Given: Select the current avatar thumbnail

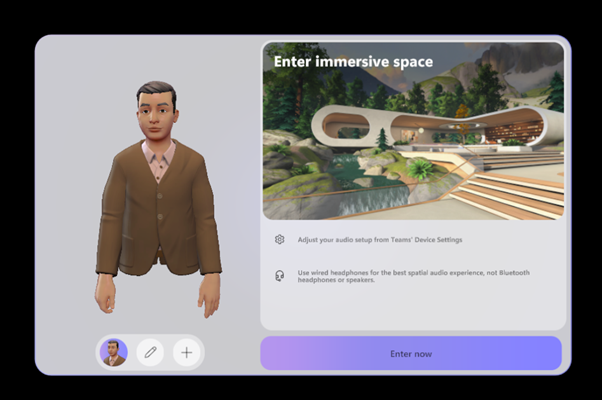Looking at the screenshot, I should pyautogui.click(x=114, y=352).
